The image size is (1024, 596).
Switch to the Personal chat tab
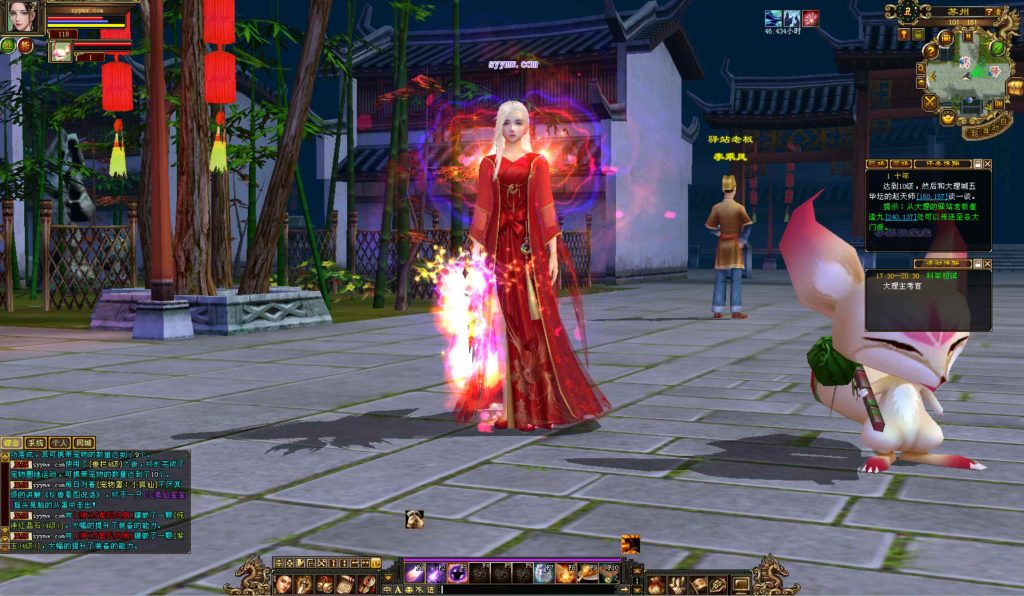pos(60,443)
